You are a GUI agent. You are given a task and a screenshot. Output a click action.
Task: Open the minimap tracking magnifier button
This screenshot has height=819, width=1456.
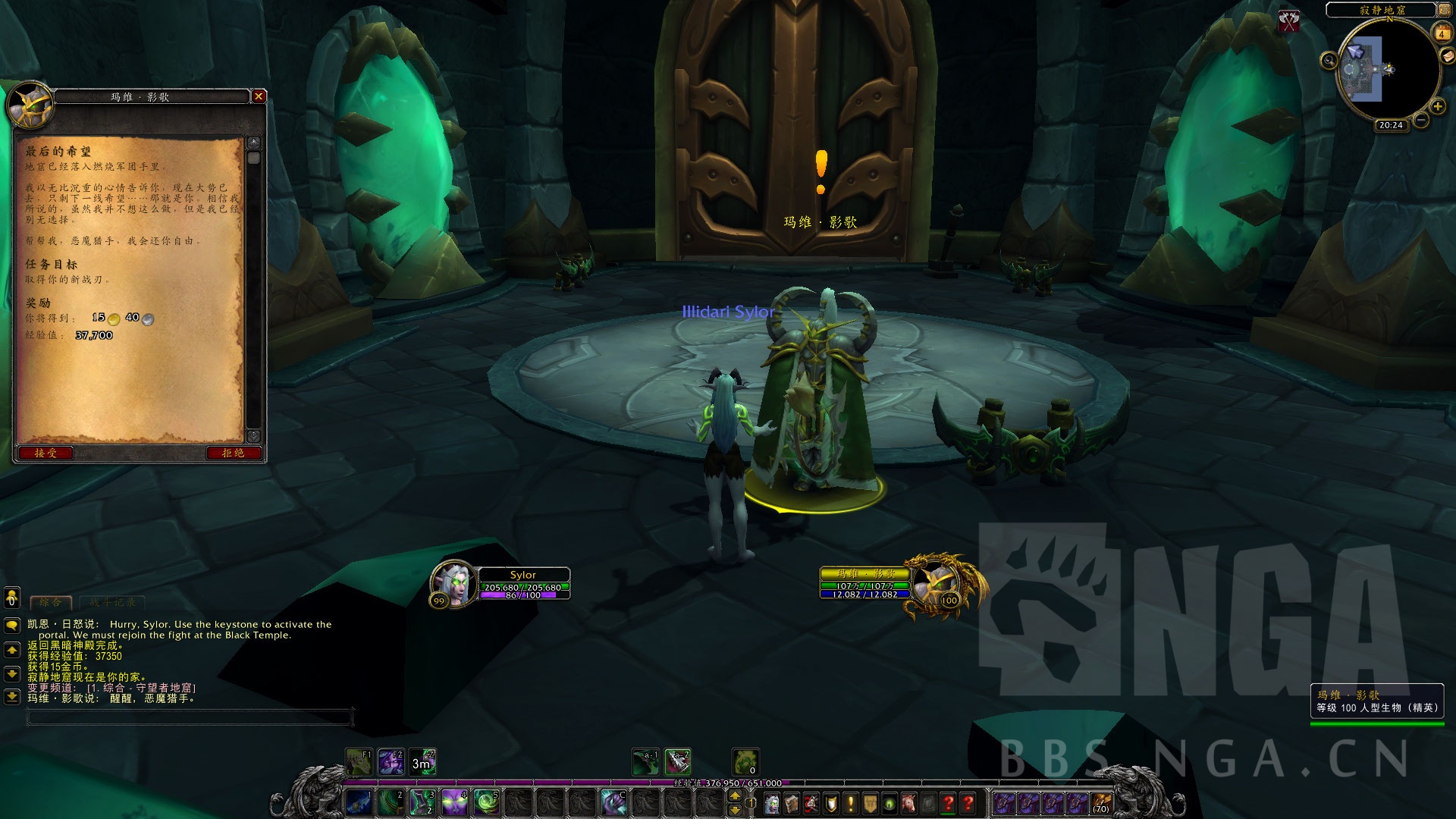click(1329, 61)
